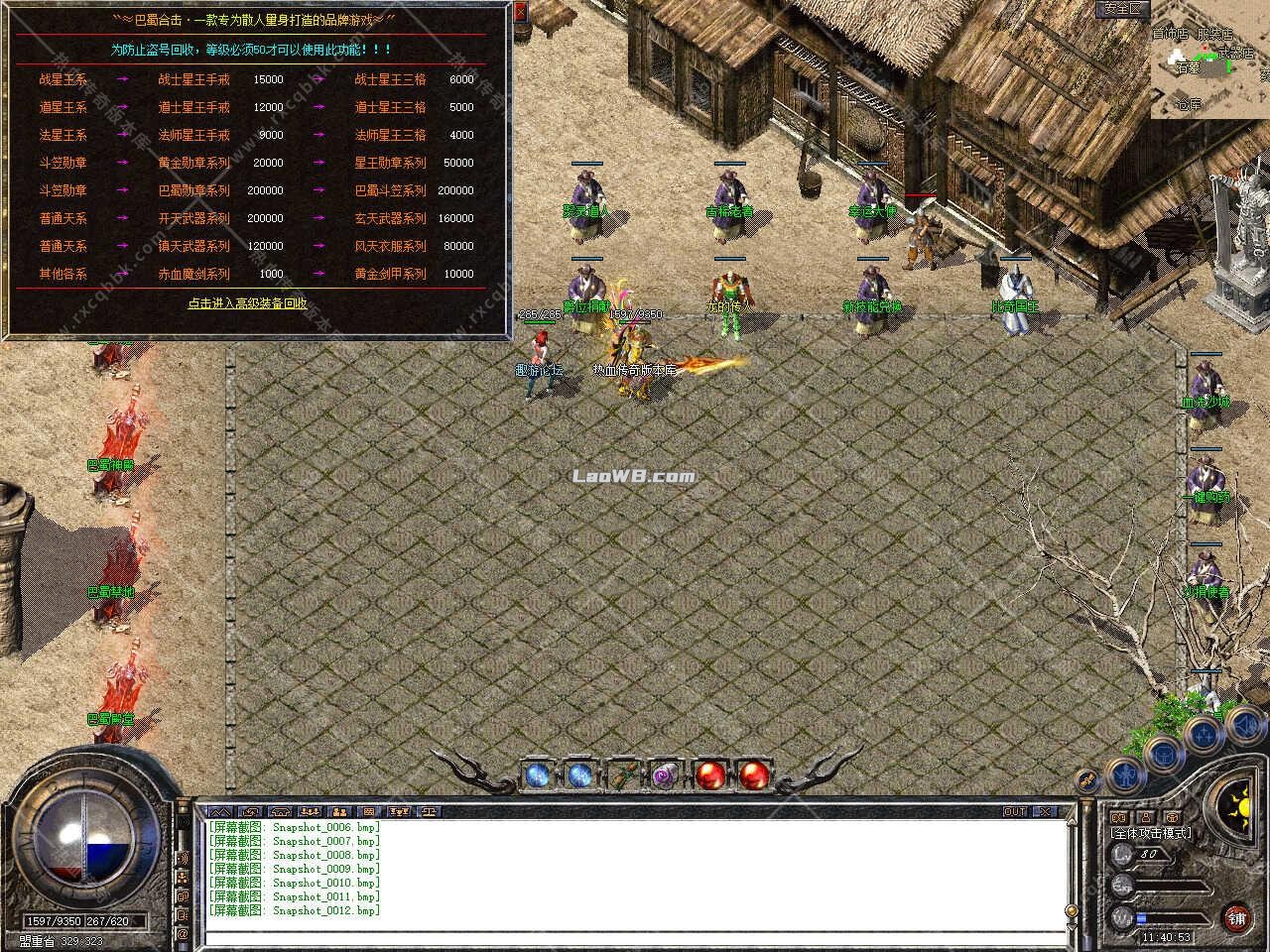Select 黄金勋章系列 recycle option
This screenshot has width=1270, height=952.
[x=193, y=163]
